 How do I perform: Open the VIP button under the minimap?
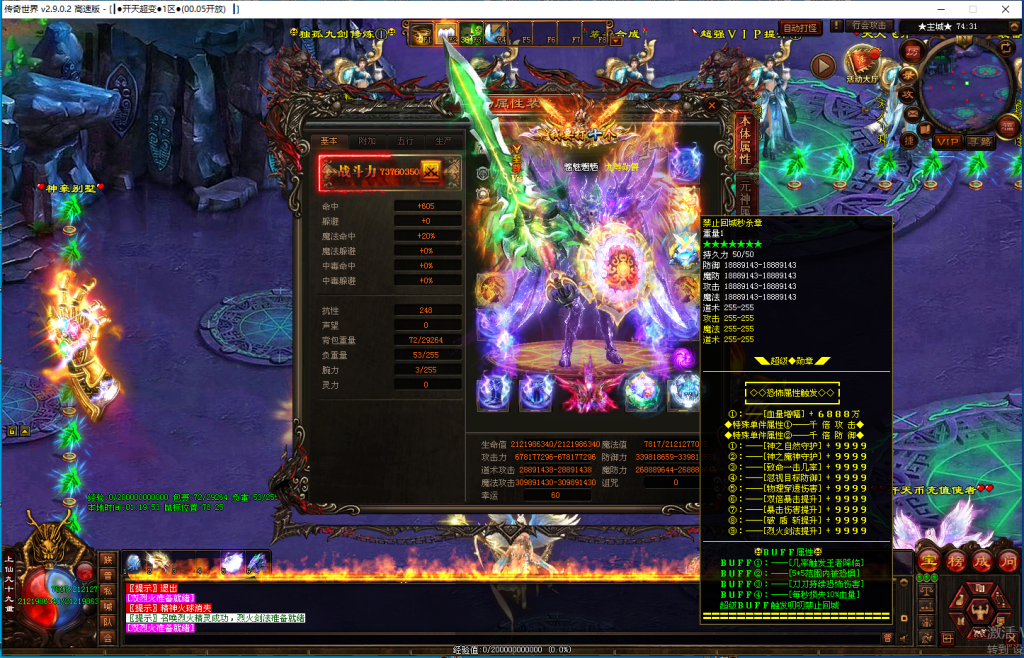pyautogui.click(x=947, y=142)
